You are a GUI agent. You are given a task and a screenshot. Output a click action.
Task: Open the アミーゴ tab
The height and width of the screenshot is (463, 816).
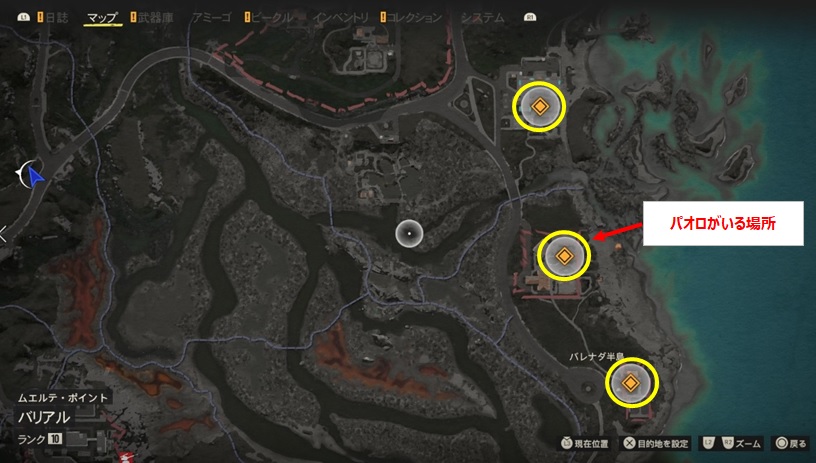(212, 17)
